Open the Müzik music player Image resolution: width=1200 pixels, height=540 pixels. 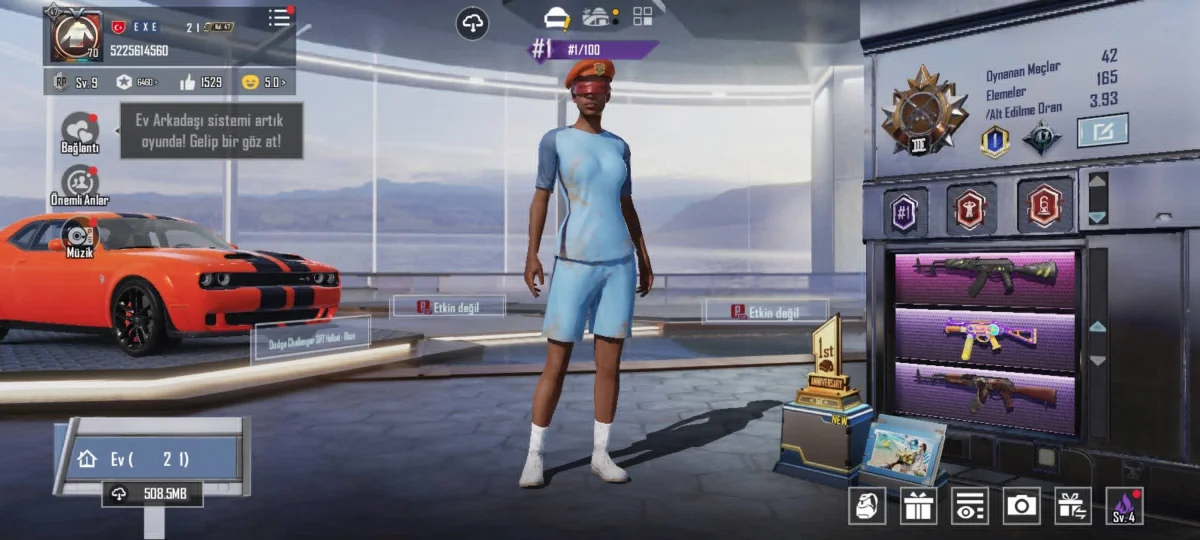click(79, 235)
